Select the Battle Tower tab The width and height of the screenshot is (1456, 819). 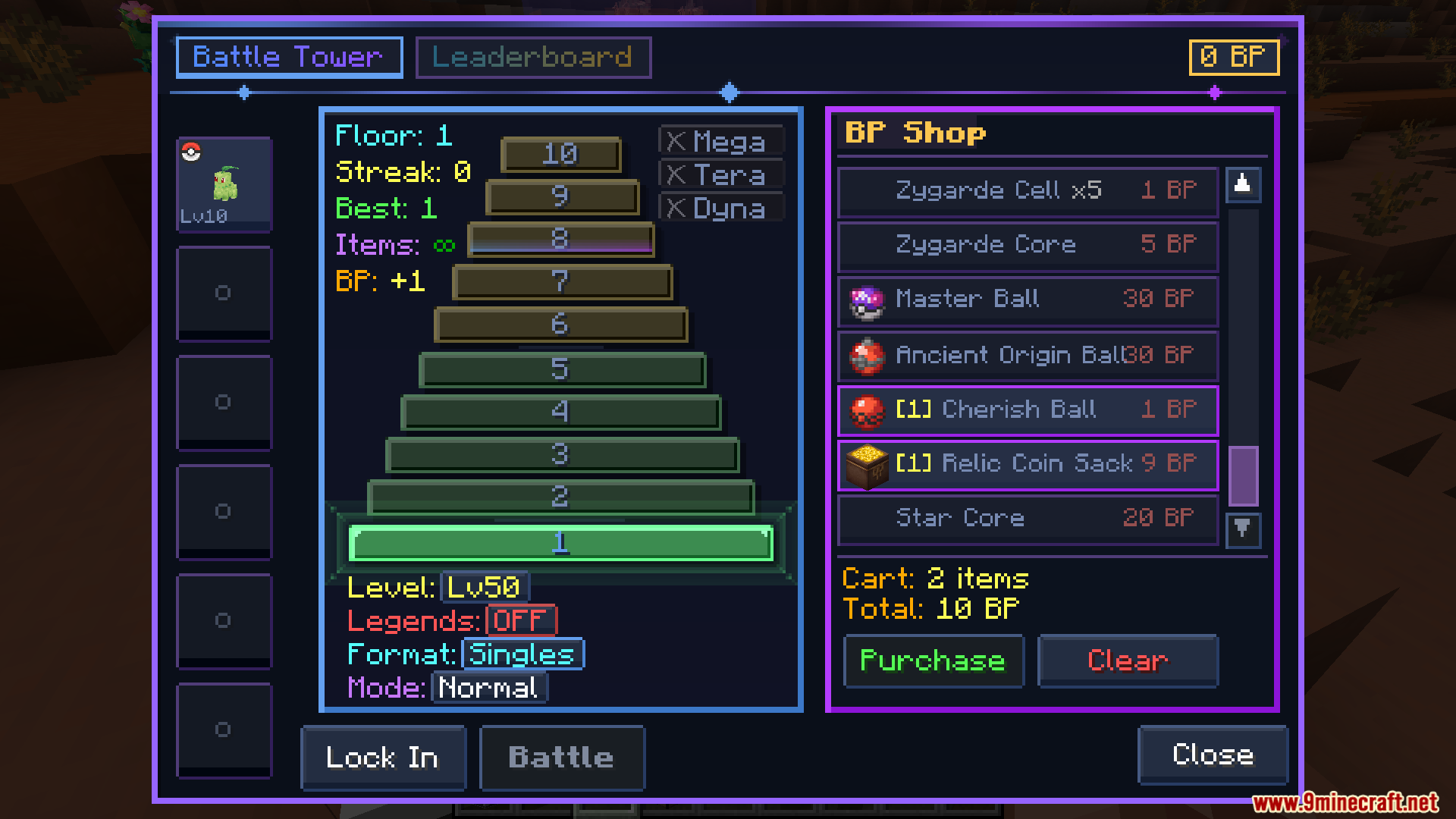click(x=289, y=58)
